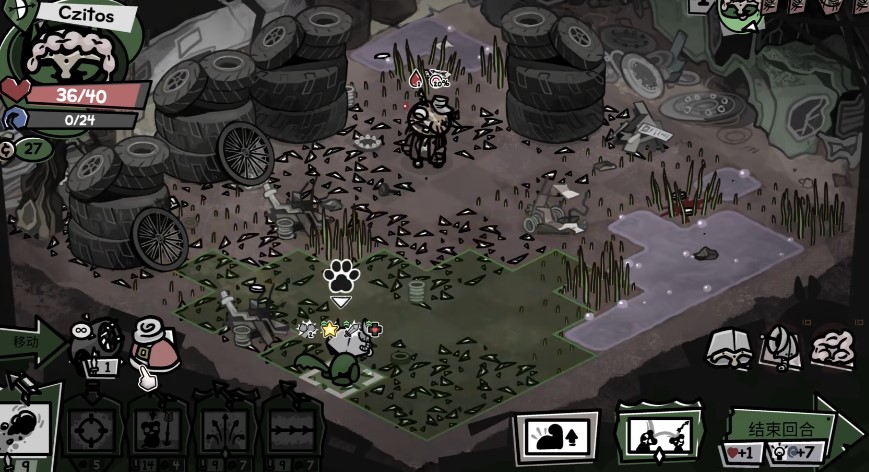The width and height of the screenshot is (869, 472).
Task: Open Czitos character portrait
Action: click(x=70, y=50)
